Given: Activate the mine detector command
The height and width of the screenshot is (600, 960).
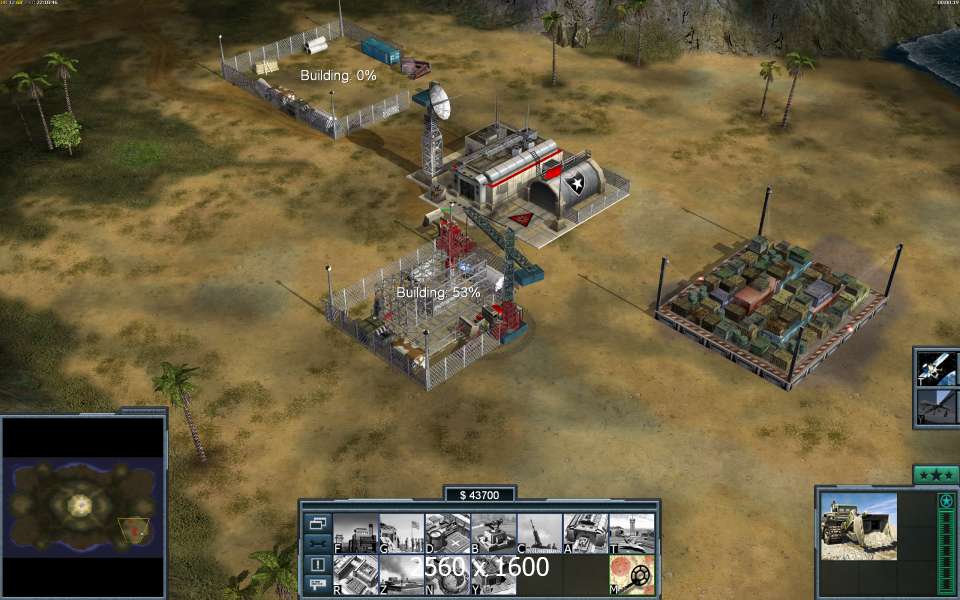Looking at the screenshot, I should [x=632, y=574].
